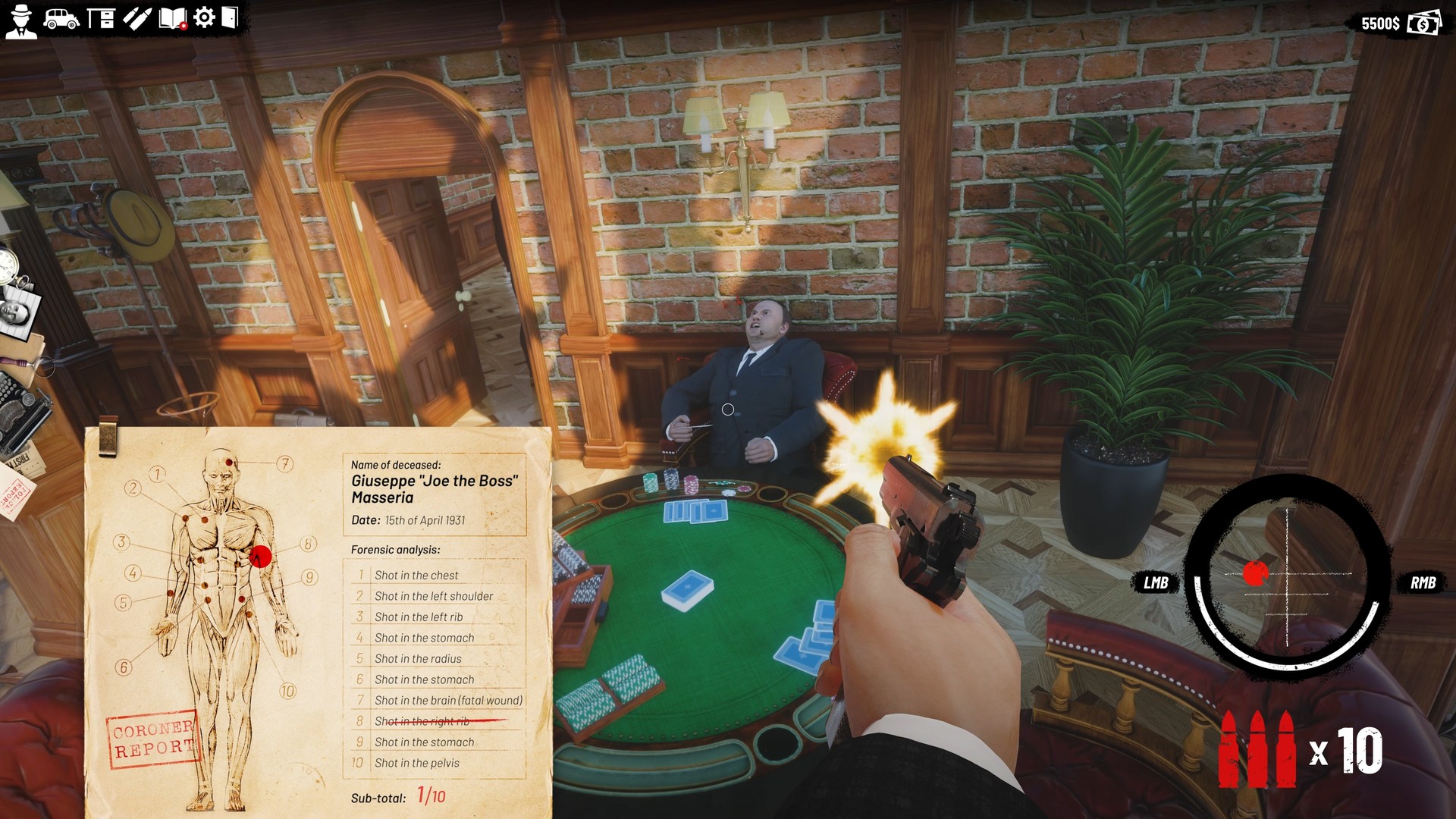Click the metal clip atop the coroner report

(108, 439)
